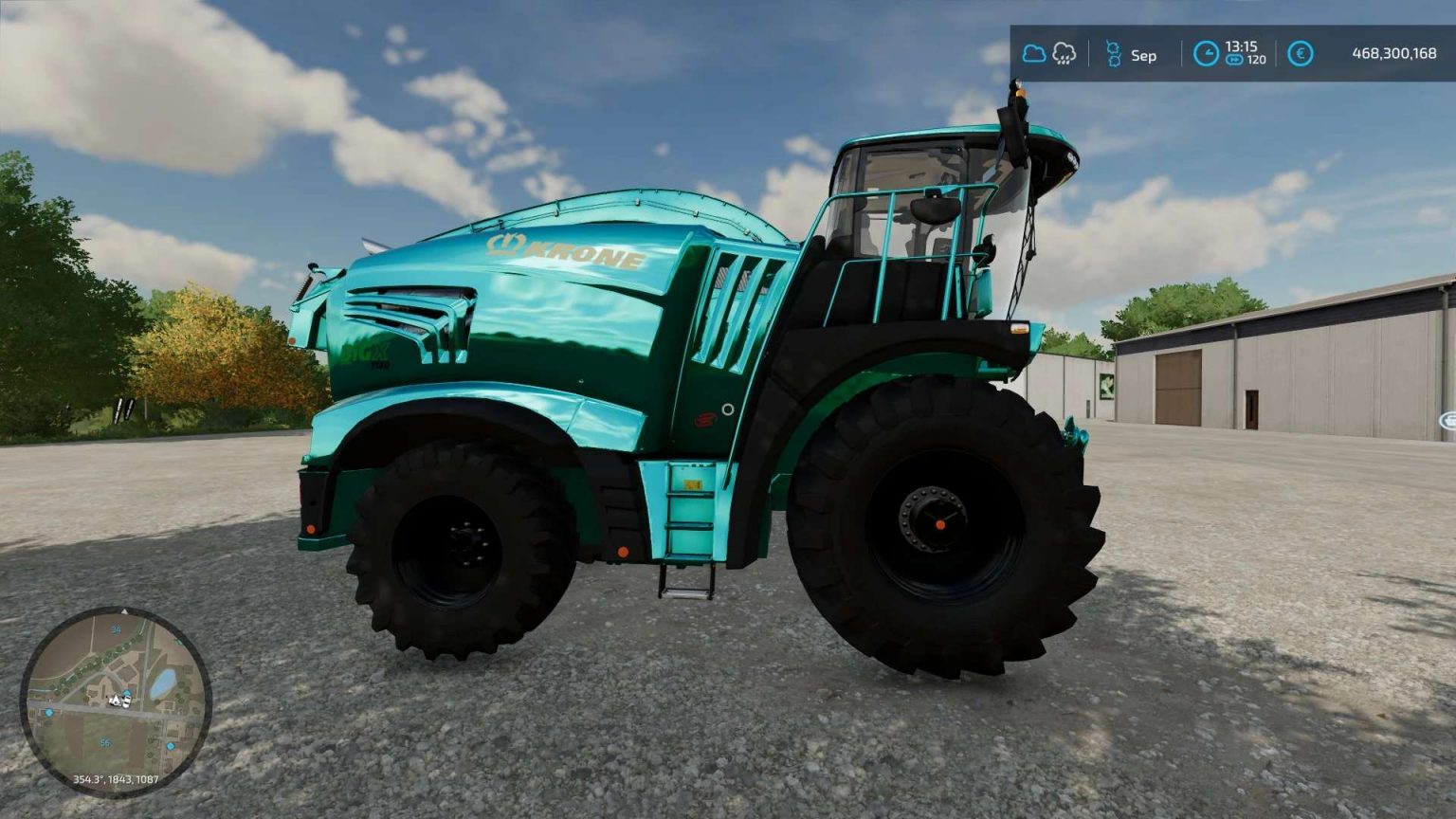Click field number 34 on the minimap
The height and width of the screenshot is (819, 1456).
(x=117, y=629)
